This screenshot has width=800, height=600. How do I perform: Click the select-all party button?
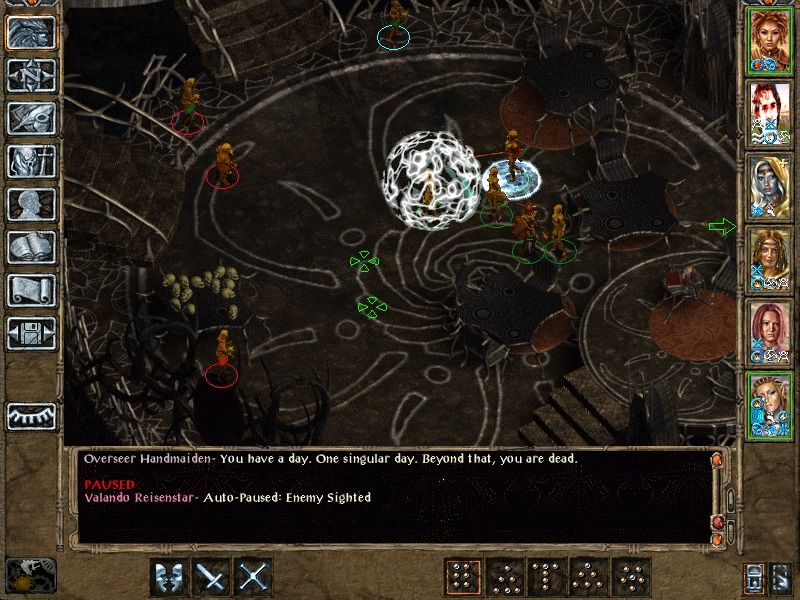[x=755, y=577]
